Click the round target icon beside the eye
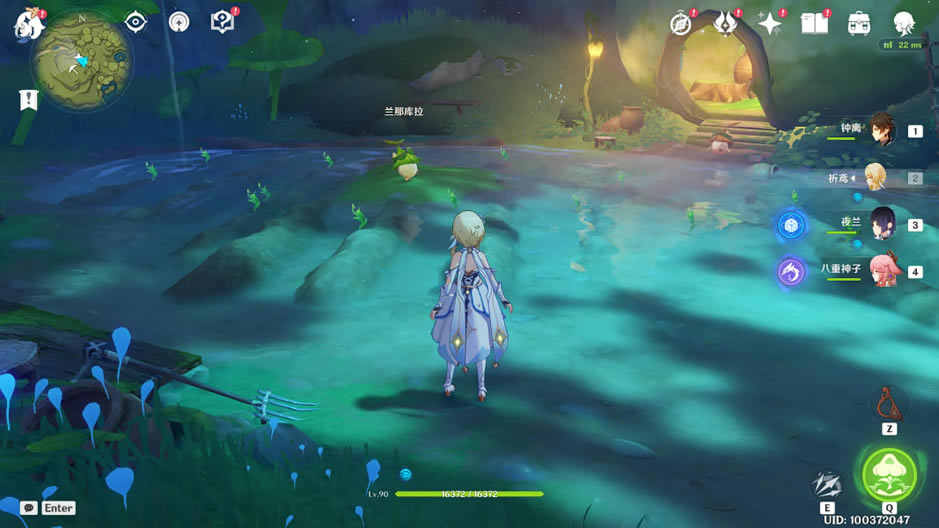 (x=179, y=22)
